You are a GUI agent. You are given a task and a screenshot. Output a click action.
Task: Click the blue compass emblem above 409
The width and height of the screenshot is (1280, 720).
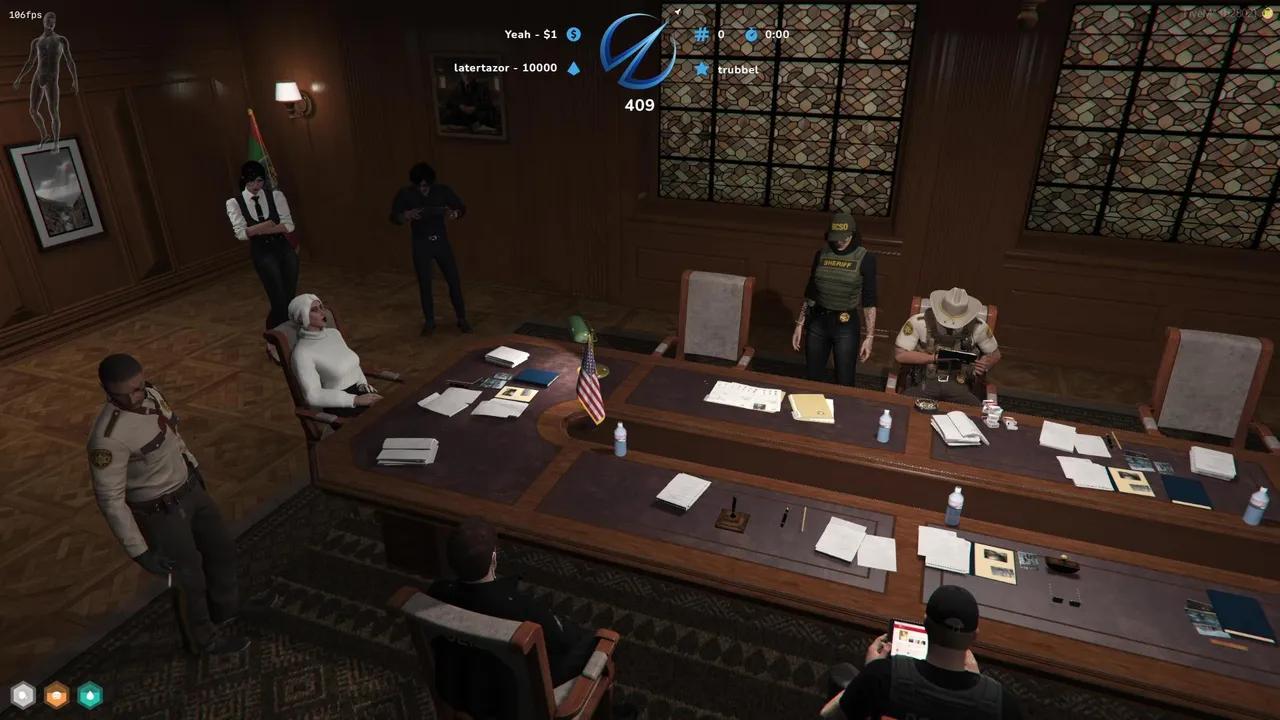click(638, 52)
